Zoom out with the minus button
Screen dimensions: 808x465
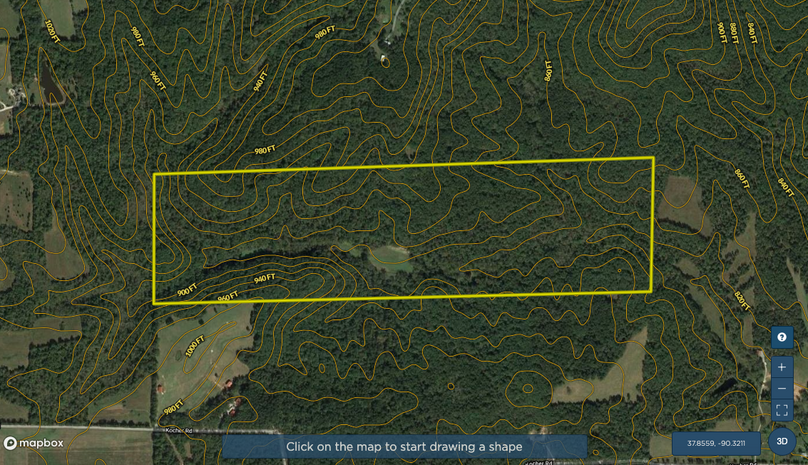point(782,389)
